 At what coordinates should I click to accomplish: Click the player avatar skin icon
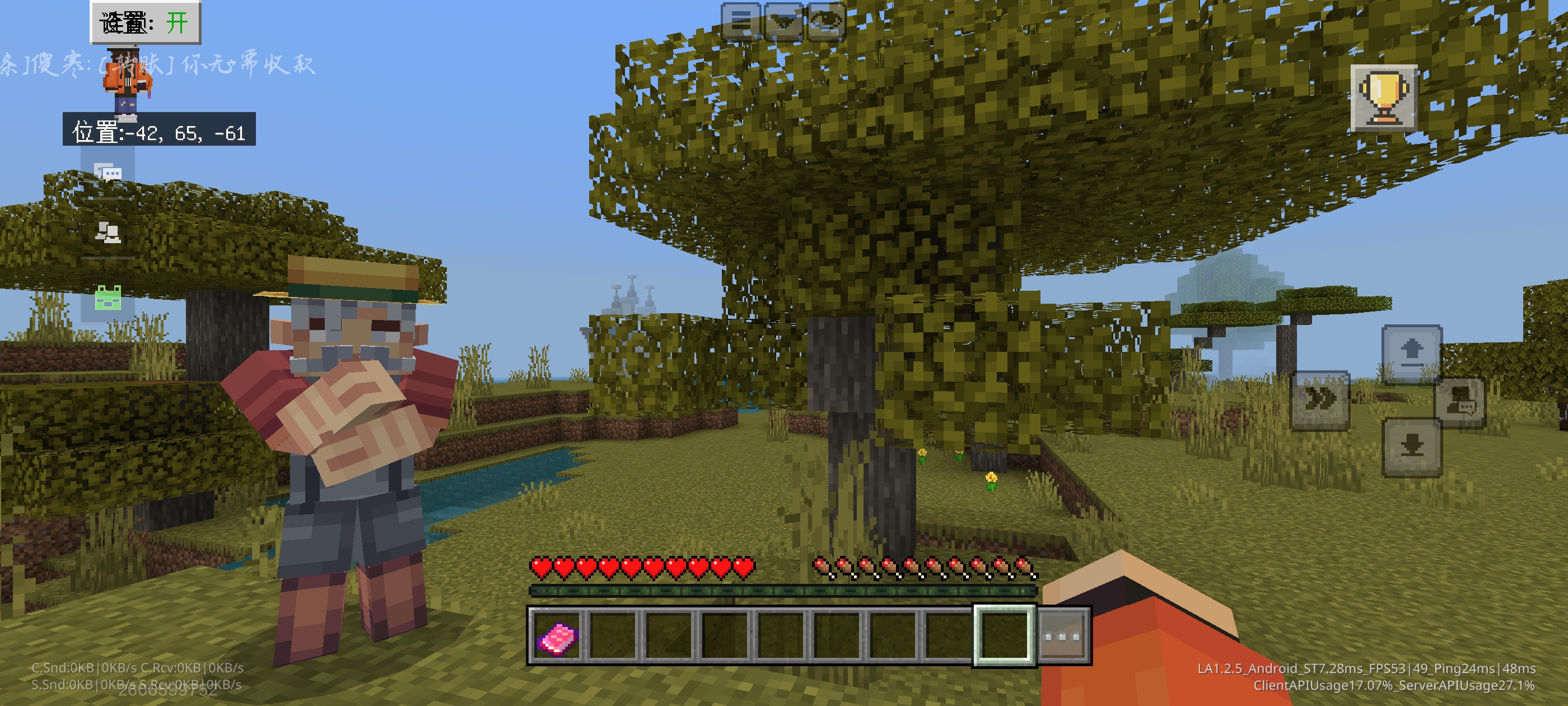coord(127,85)
